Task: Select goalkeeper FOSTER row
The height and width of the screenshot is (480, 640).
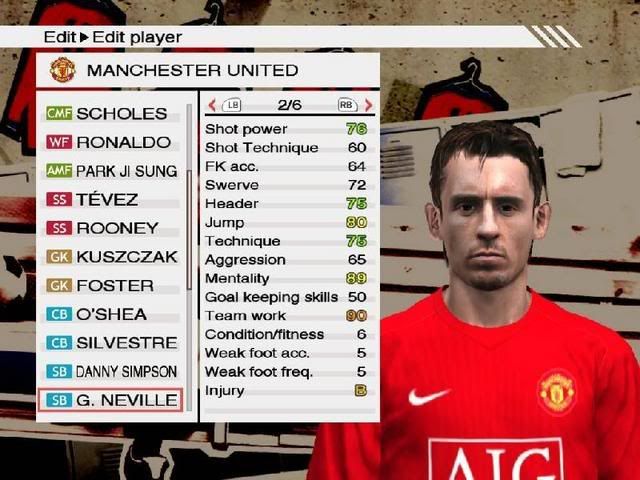Action: tap(110, 285)
